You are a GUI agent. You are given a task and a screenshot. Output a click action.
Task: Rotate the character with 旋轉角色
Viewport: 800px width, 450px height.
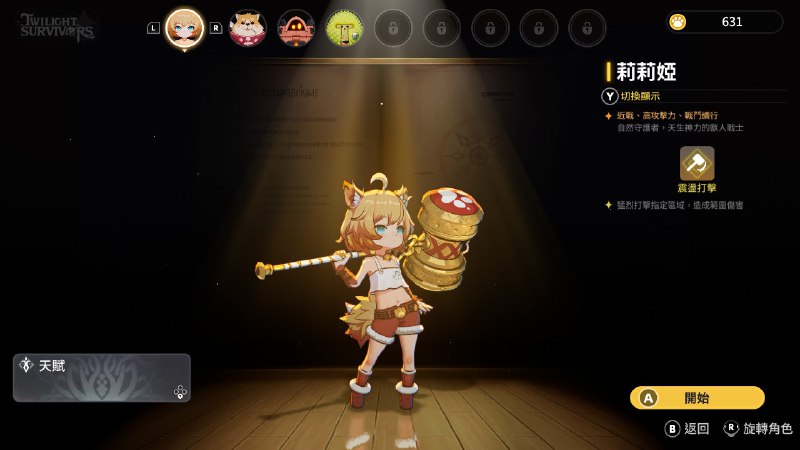tap(758, 428)
